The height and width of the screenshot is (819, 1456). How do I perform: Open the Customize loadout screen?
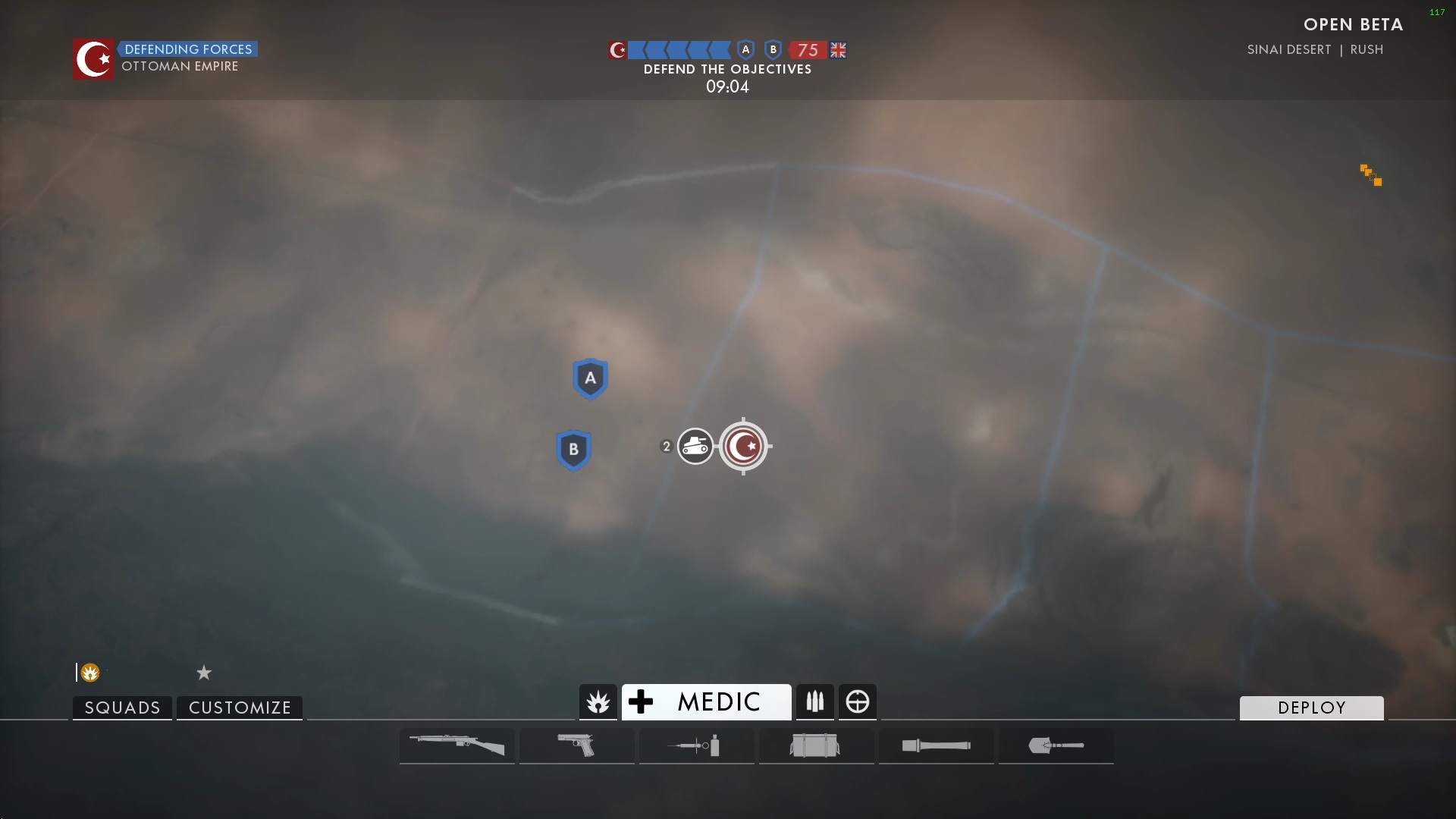coord(240,708)
